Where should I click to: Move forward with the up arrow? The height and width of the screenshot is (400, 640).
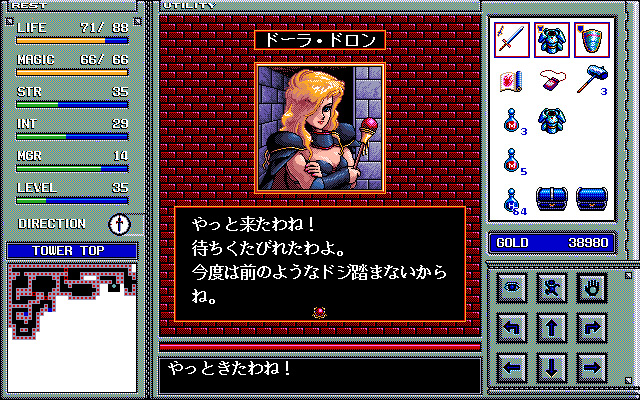point(552,326)
